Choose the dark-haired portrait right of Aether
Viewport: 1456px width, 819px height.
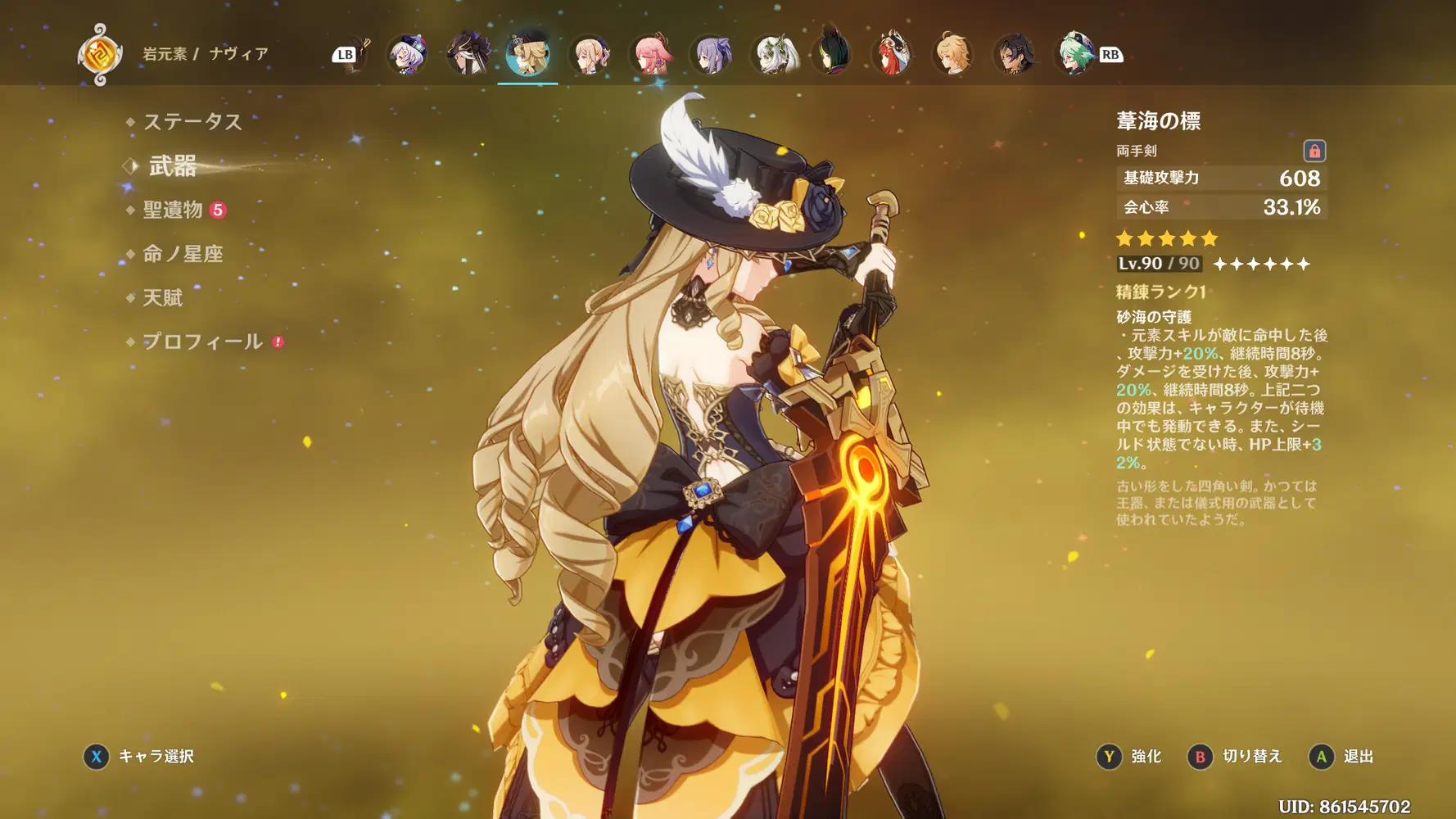(1013, 55)
